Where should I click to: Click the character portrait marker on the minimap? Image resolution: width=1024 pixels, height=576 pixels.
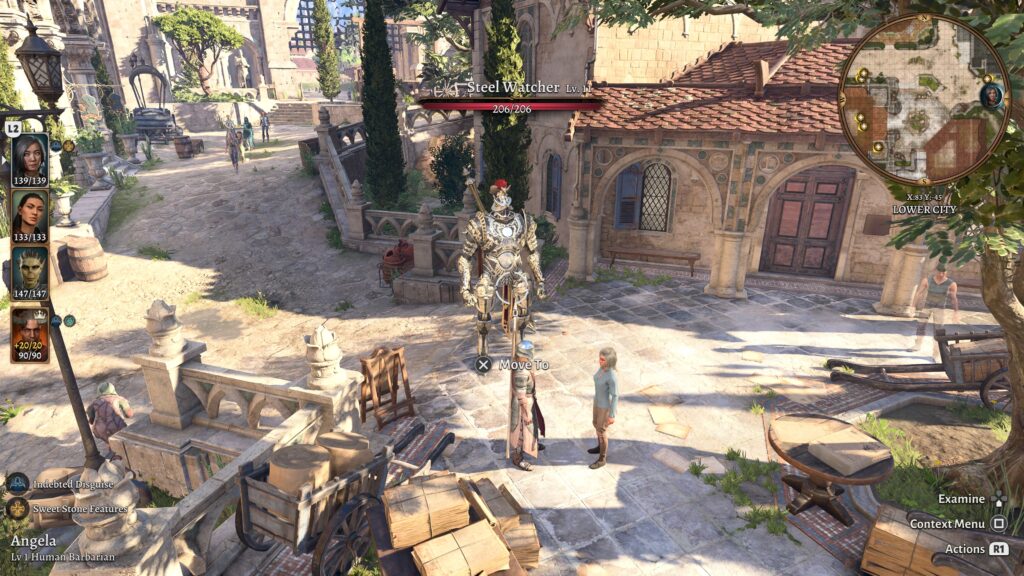point(991,95)
